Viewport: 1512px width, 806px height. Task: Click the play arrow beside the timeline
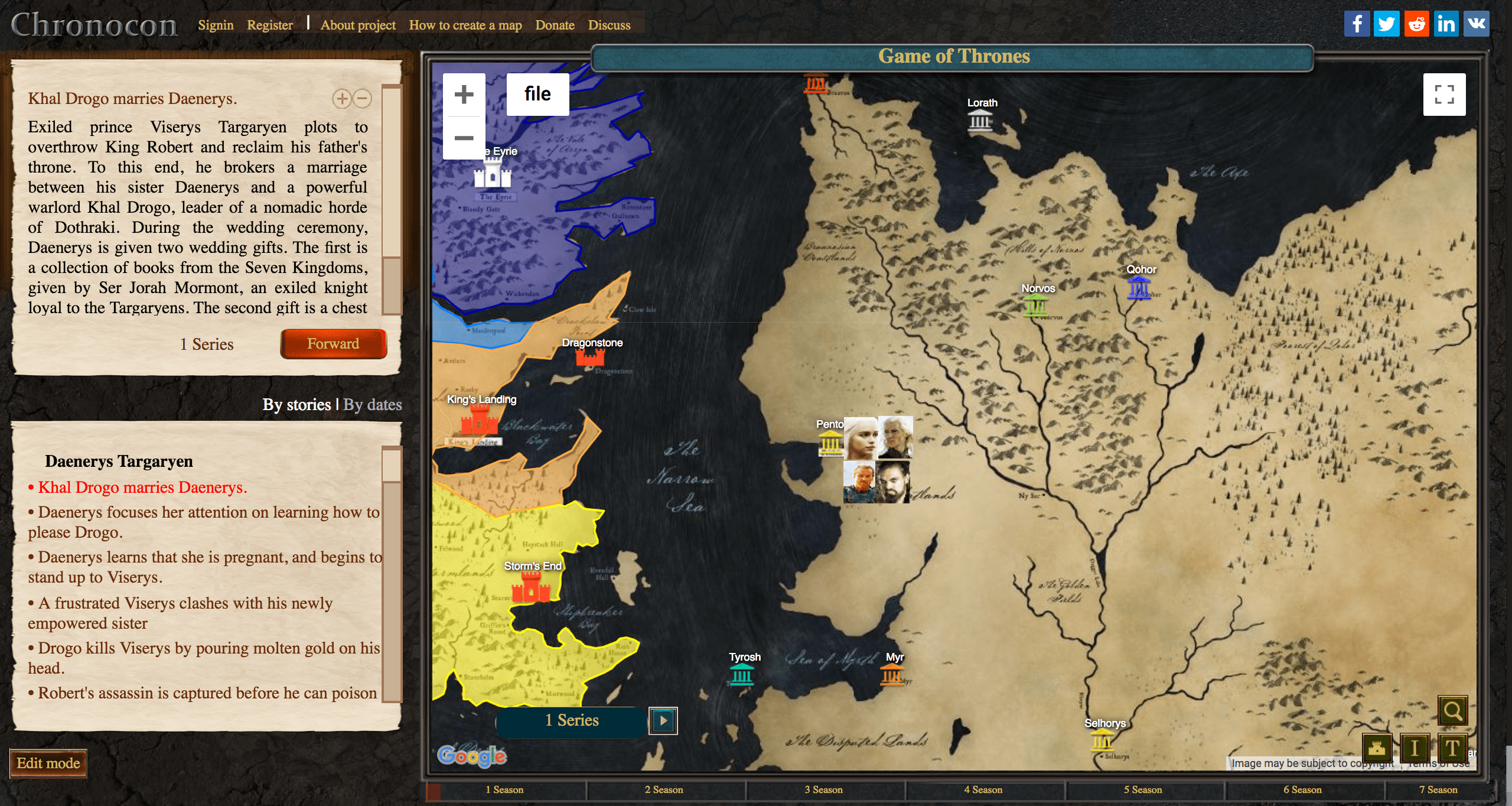pyautogui.click(x=664, y=720)
